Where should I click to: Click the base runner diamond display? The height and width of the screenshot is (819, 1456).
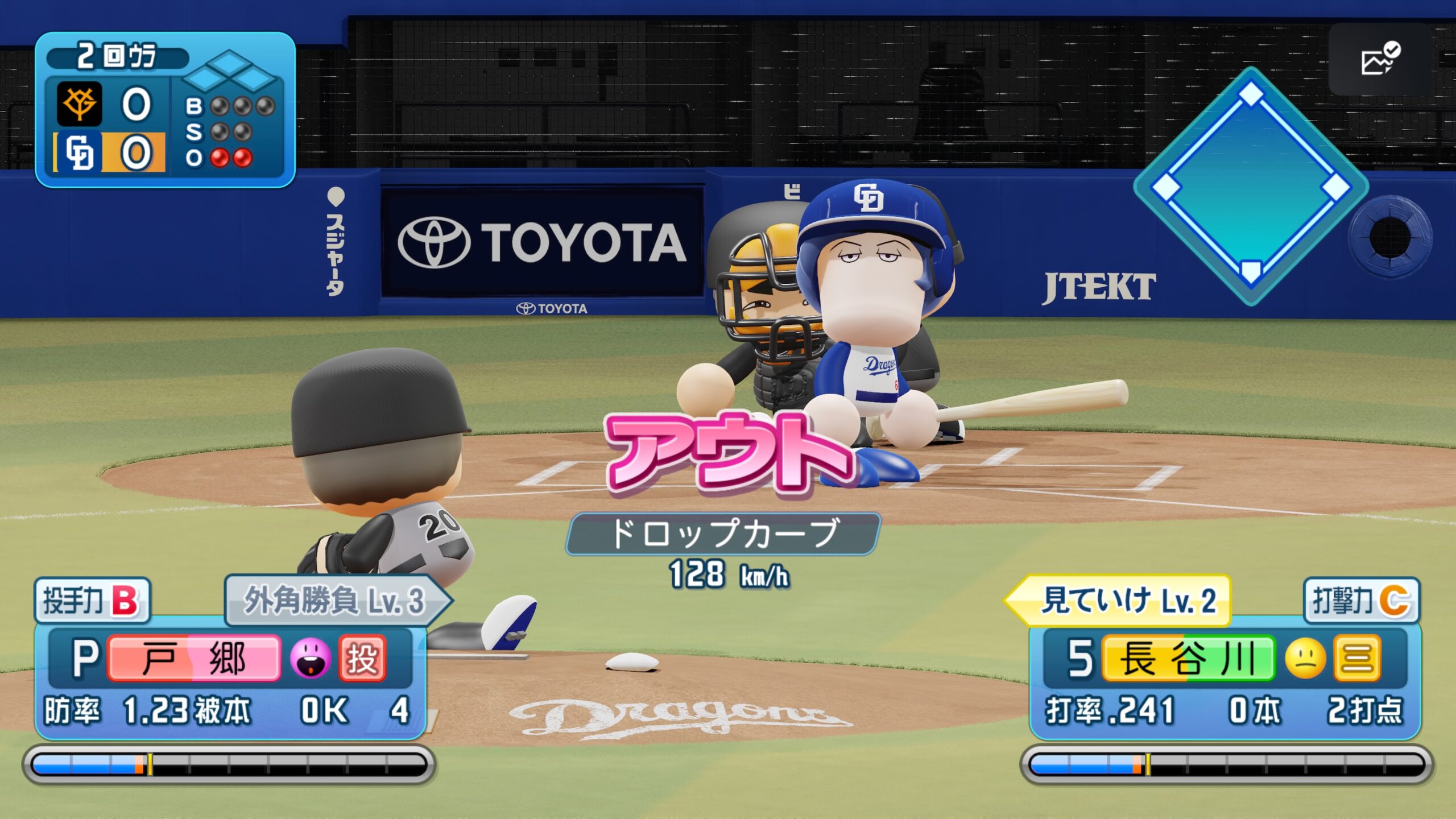1251,186
